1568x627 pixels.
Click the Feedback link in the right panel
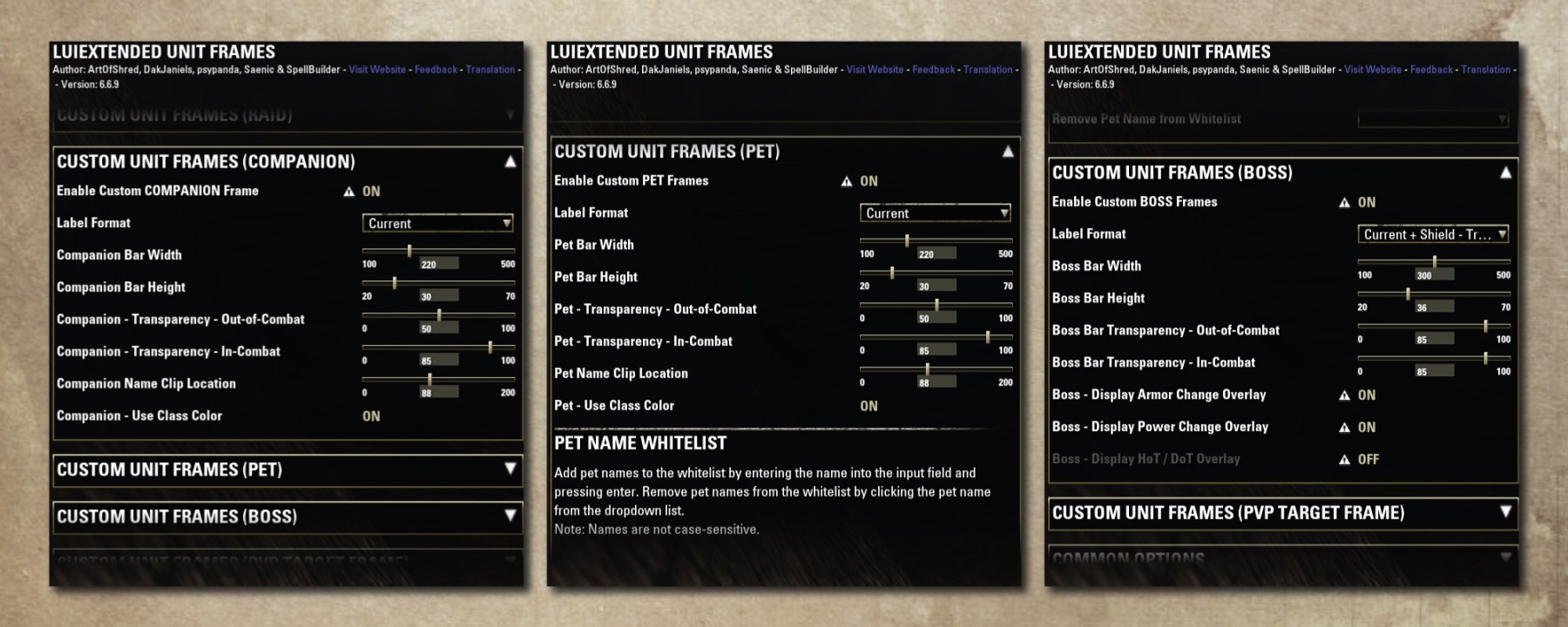pos(1430,69)
